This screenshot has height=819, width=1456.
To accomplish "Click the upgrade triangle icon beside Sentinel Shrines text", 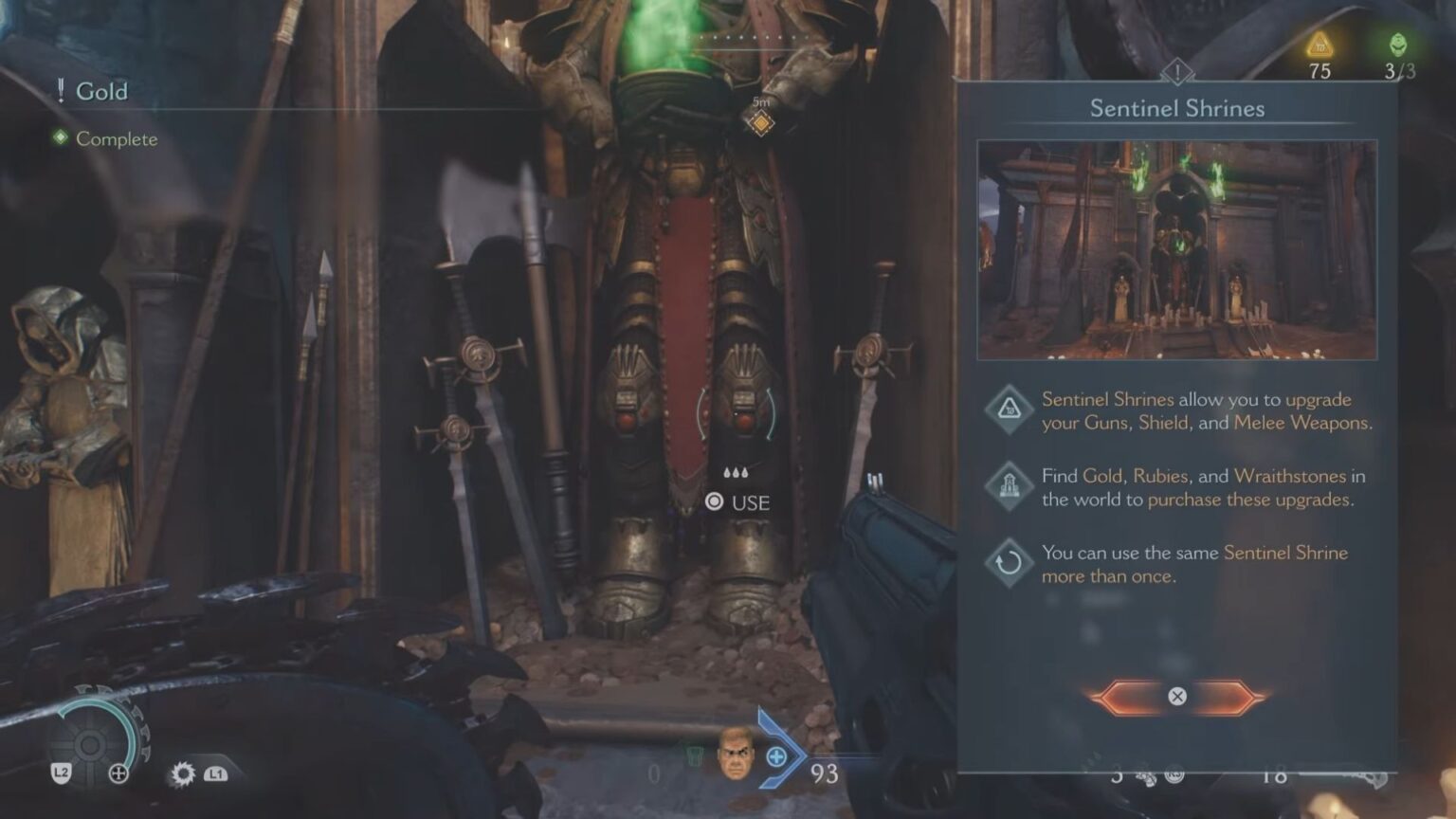I will 1010,408.
